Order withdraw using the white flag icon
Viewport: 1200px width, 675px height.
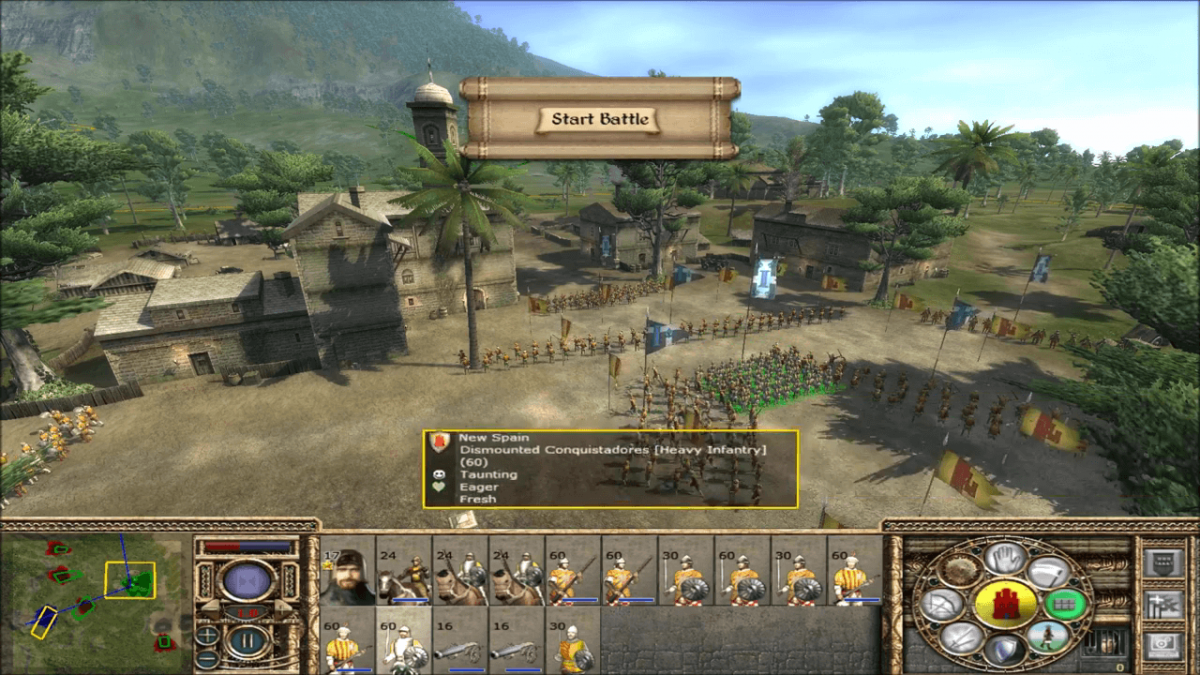1049,573
